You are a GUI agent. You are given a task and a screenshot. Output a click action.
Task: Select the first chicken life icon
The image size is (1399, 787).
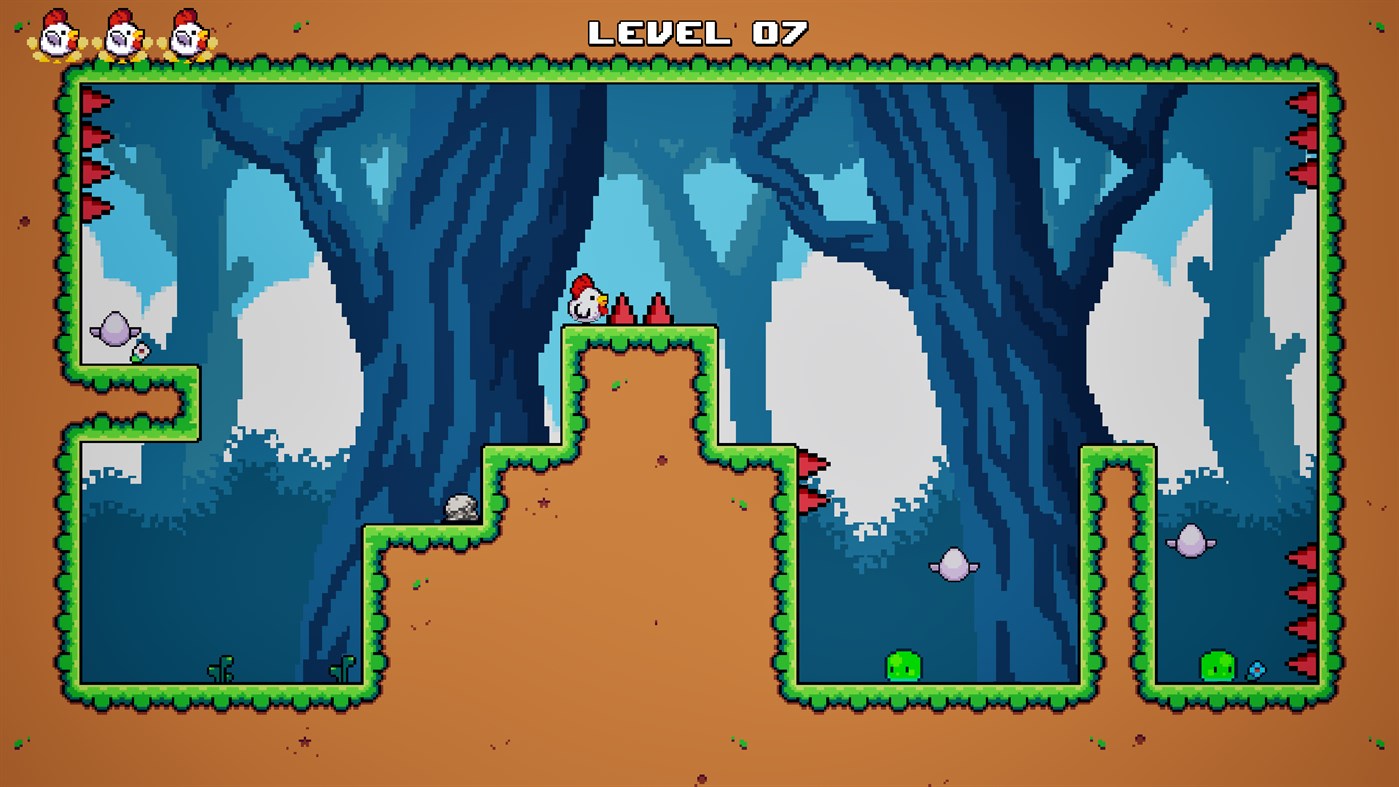[55, 35]
